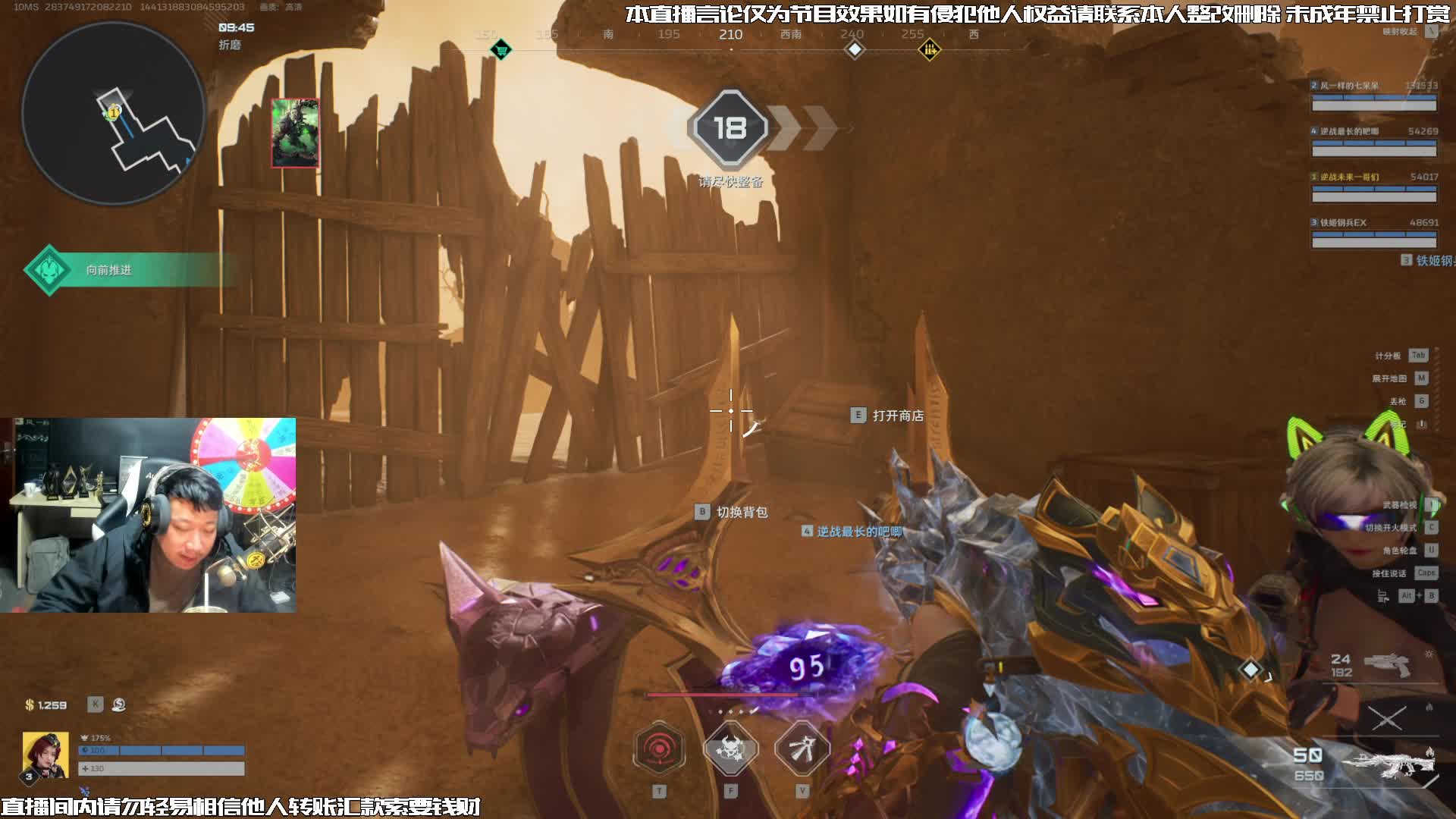Viewport: 1456px width, 819px height.
Task: Click the wave 18 hexagon badge
Action: (x=730, y=128)
